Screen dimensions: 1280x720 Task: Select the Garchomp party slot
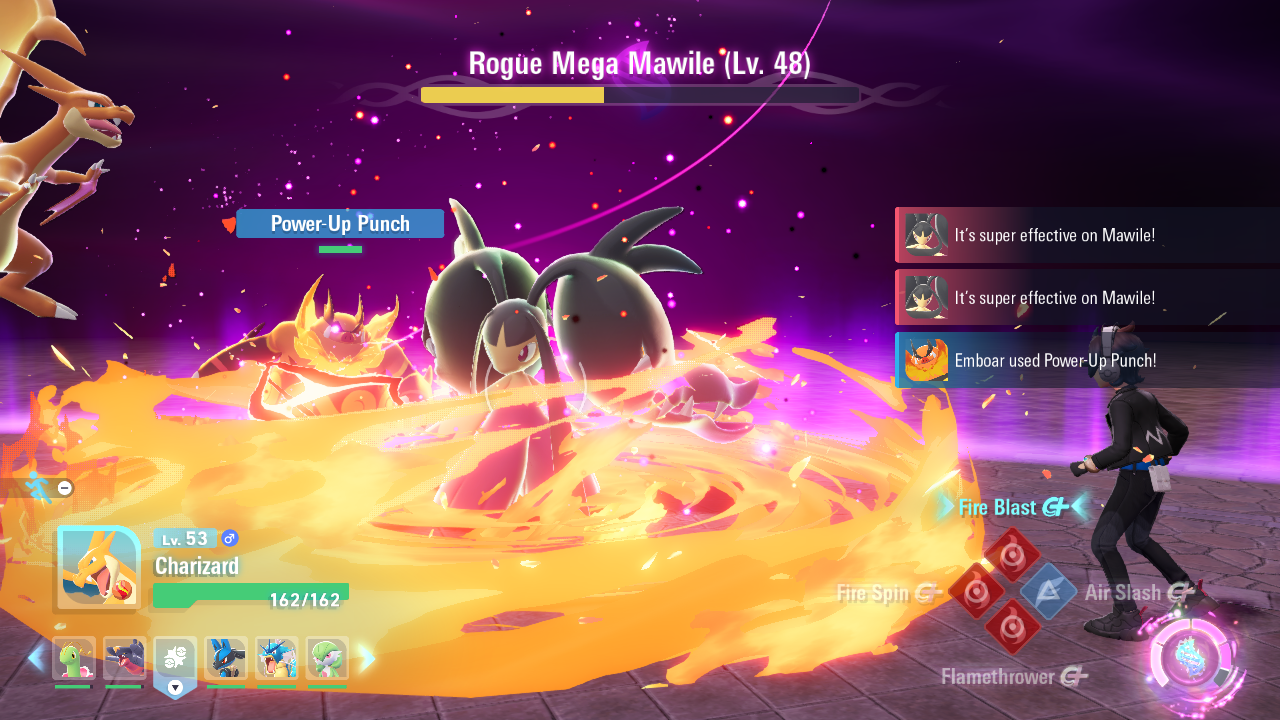tap(124, 658)
